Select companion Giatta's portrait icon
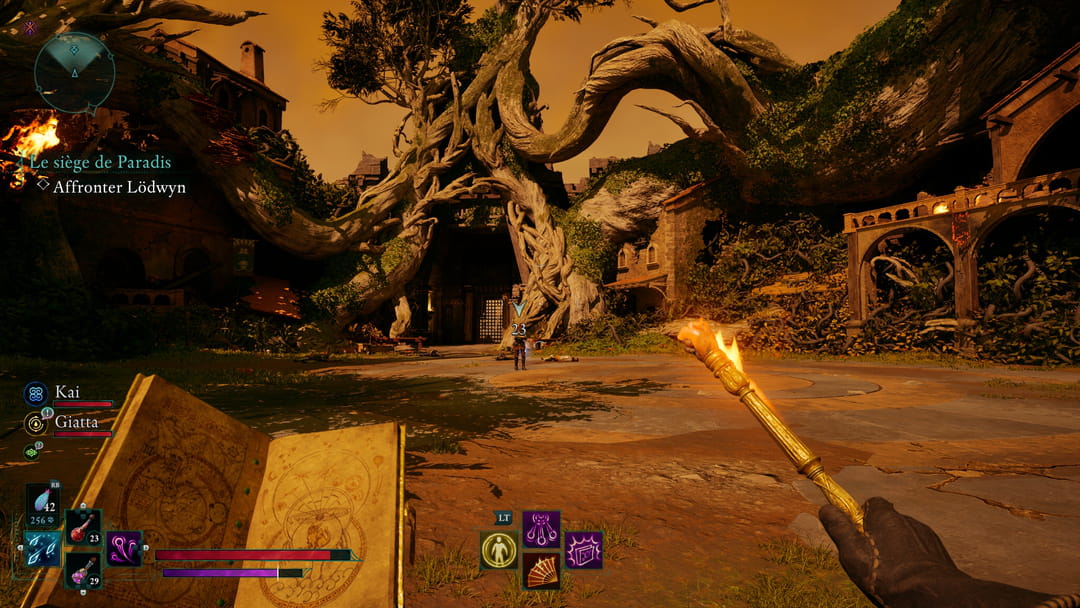 click(36, 423)
